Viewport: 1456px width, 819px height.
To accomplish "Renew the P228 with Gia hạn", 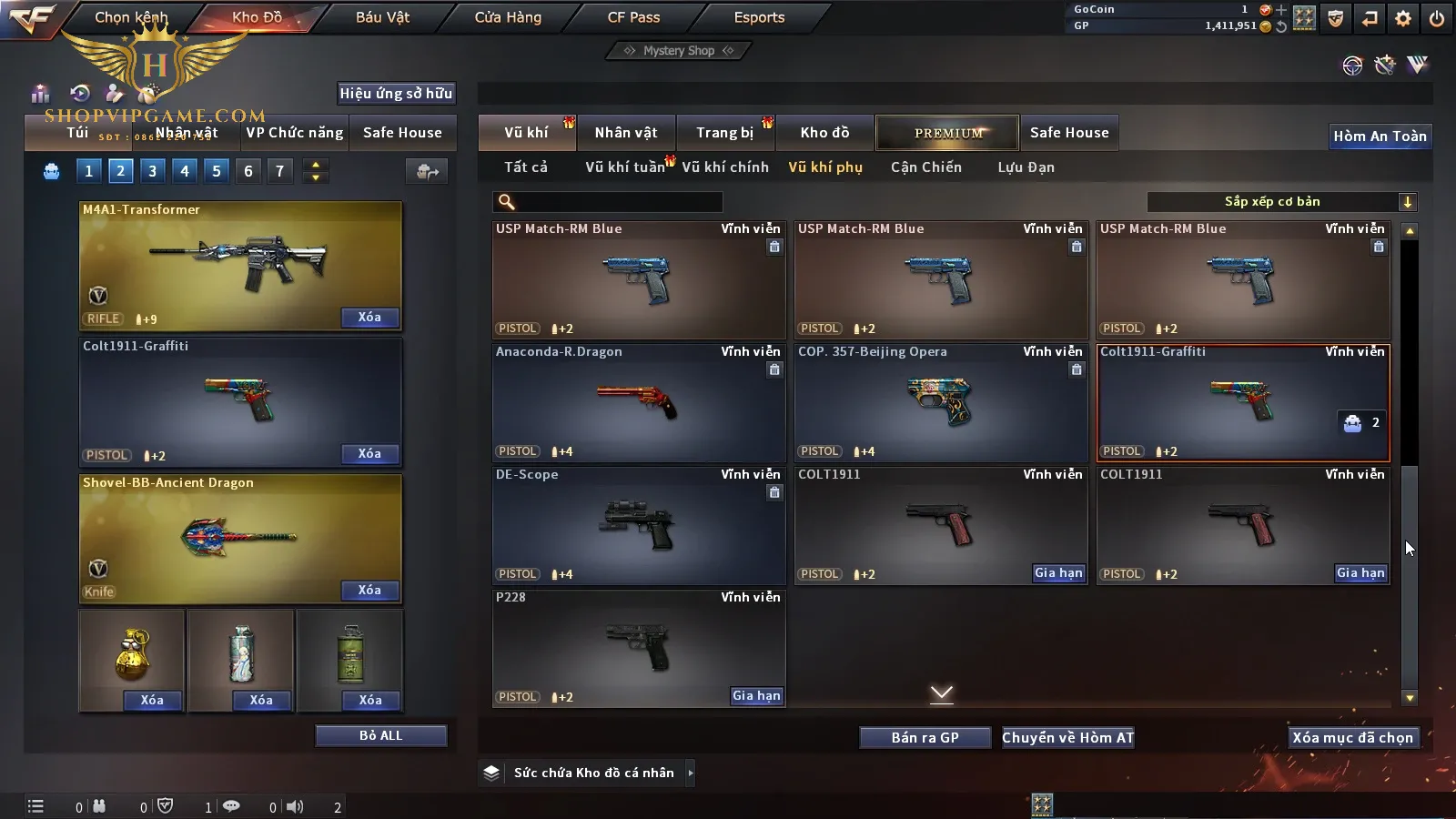I will pos(756,696).
